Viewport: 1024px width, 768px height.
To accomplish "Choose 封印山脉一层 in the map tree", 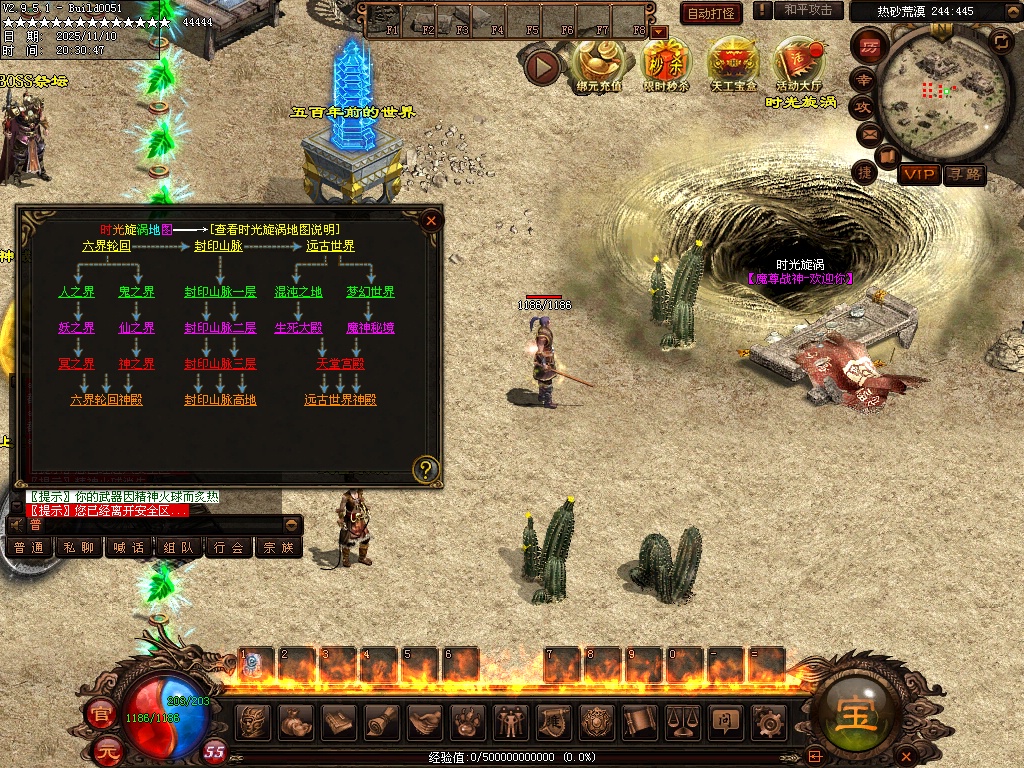I will coord(220,292).
